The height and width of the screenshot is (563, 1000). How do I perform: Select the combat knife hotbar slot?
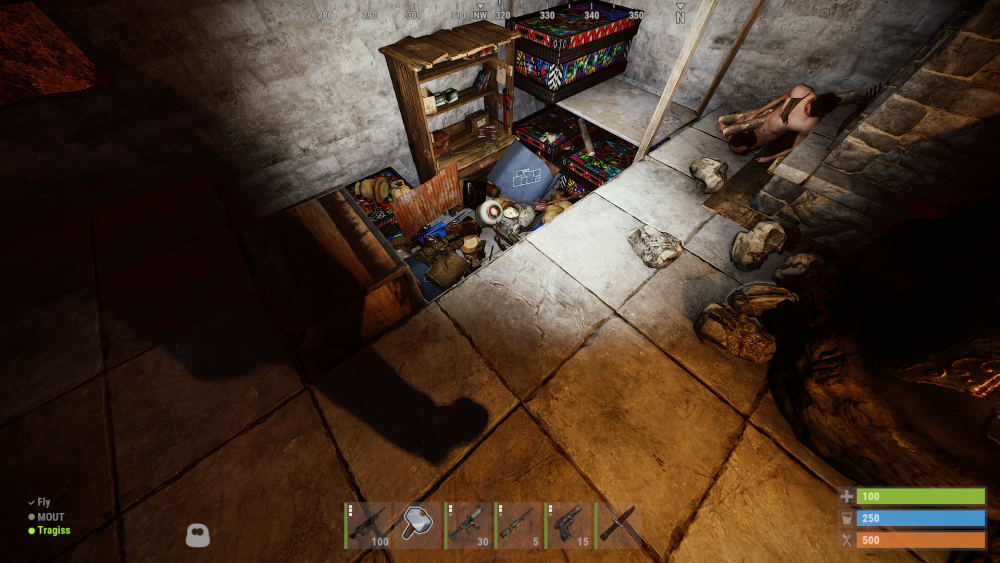point(617,525)
